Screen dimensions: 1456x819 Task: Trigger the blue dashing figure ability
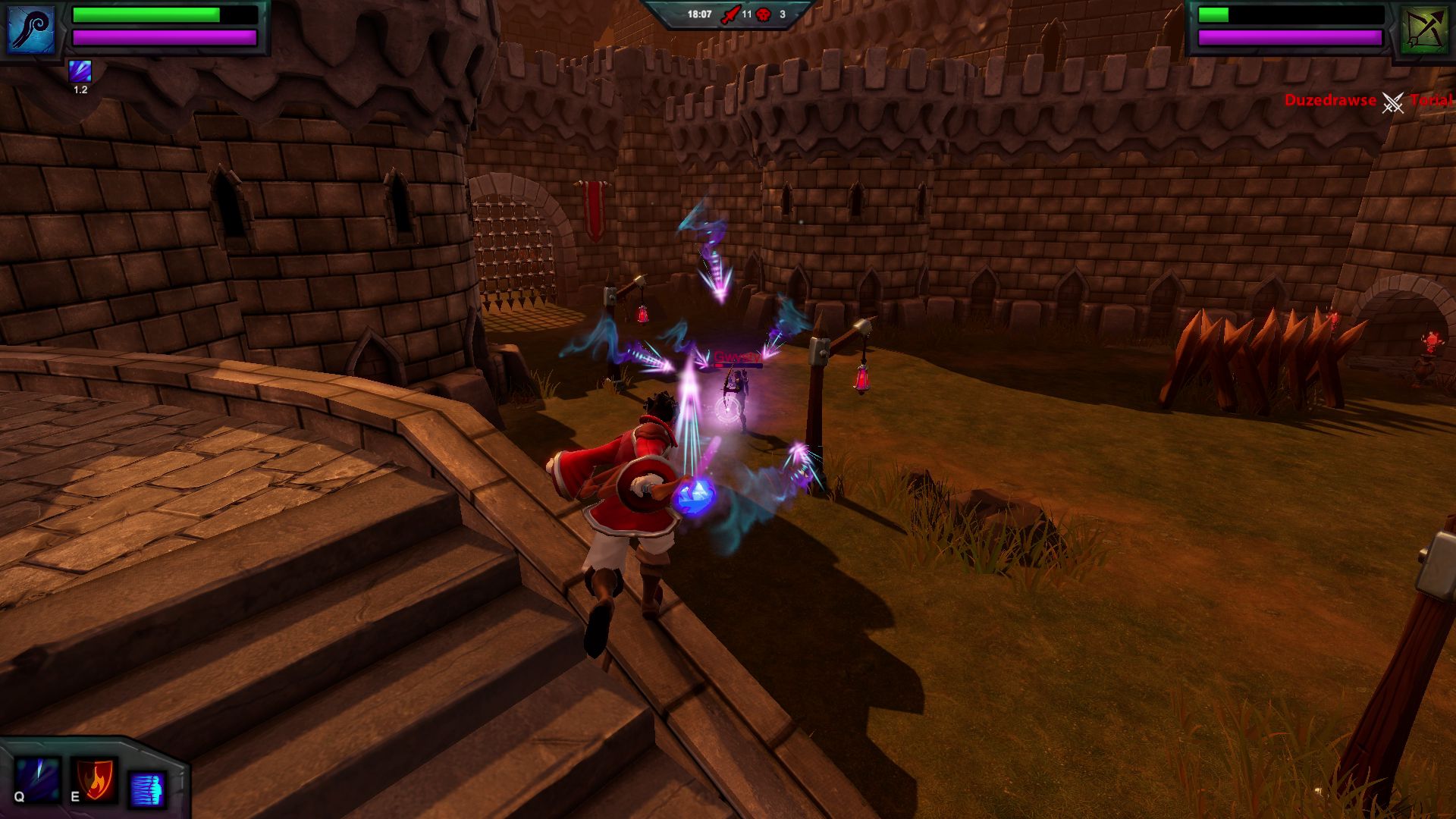[147, 789]
